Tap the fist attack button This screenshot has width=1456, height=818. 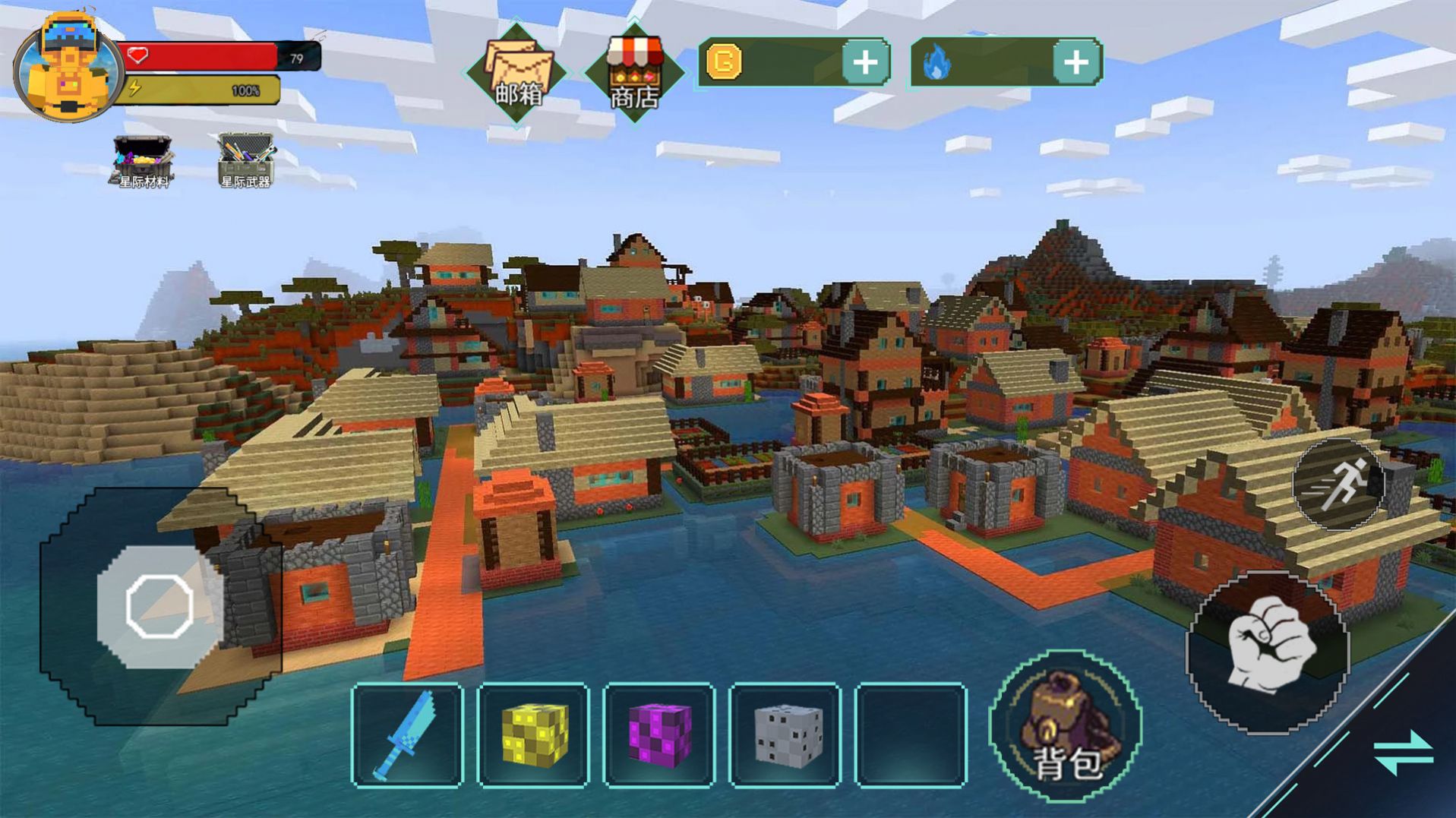click(1268, 651)
